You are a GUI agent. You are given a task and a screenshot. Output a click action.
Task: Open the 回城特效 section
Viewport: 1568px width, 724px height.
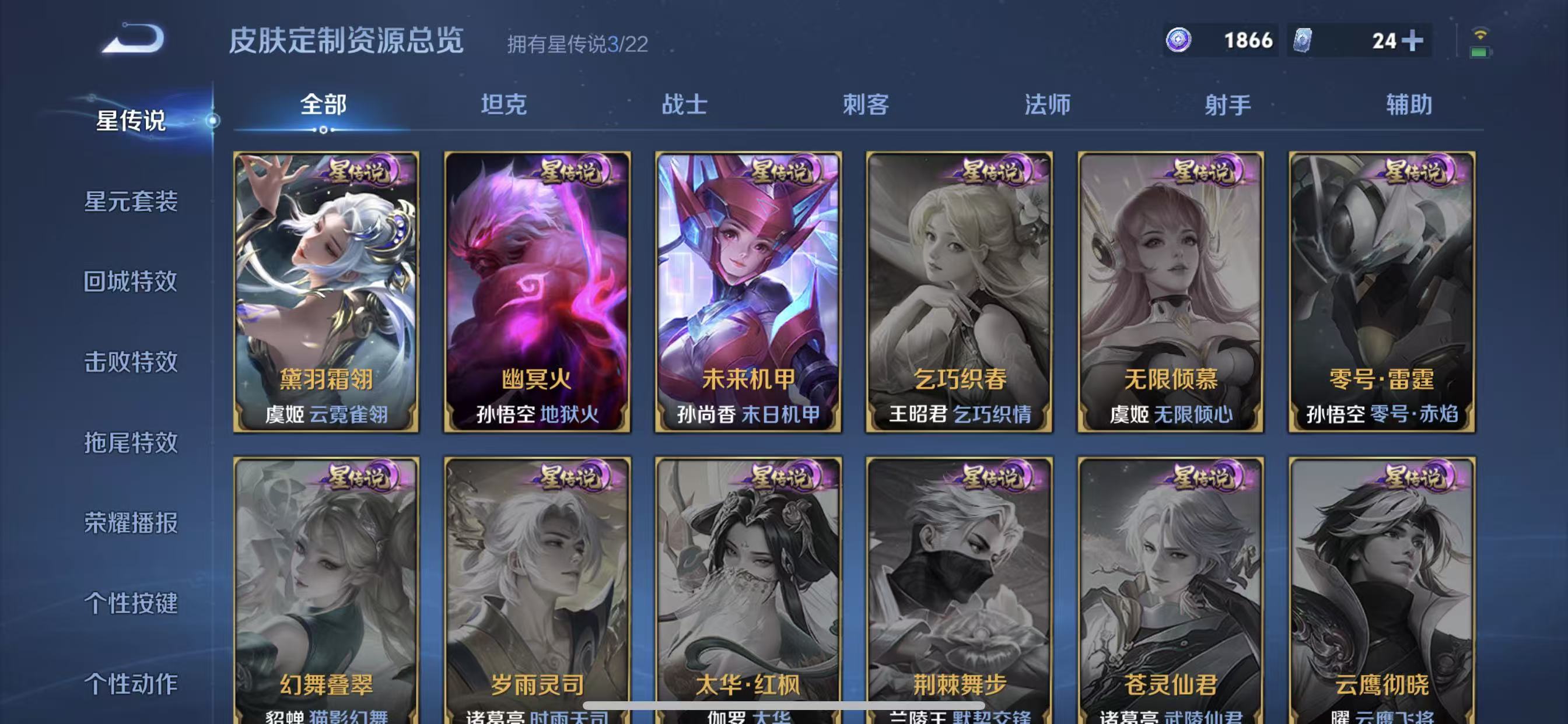tap(131, 283)
